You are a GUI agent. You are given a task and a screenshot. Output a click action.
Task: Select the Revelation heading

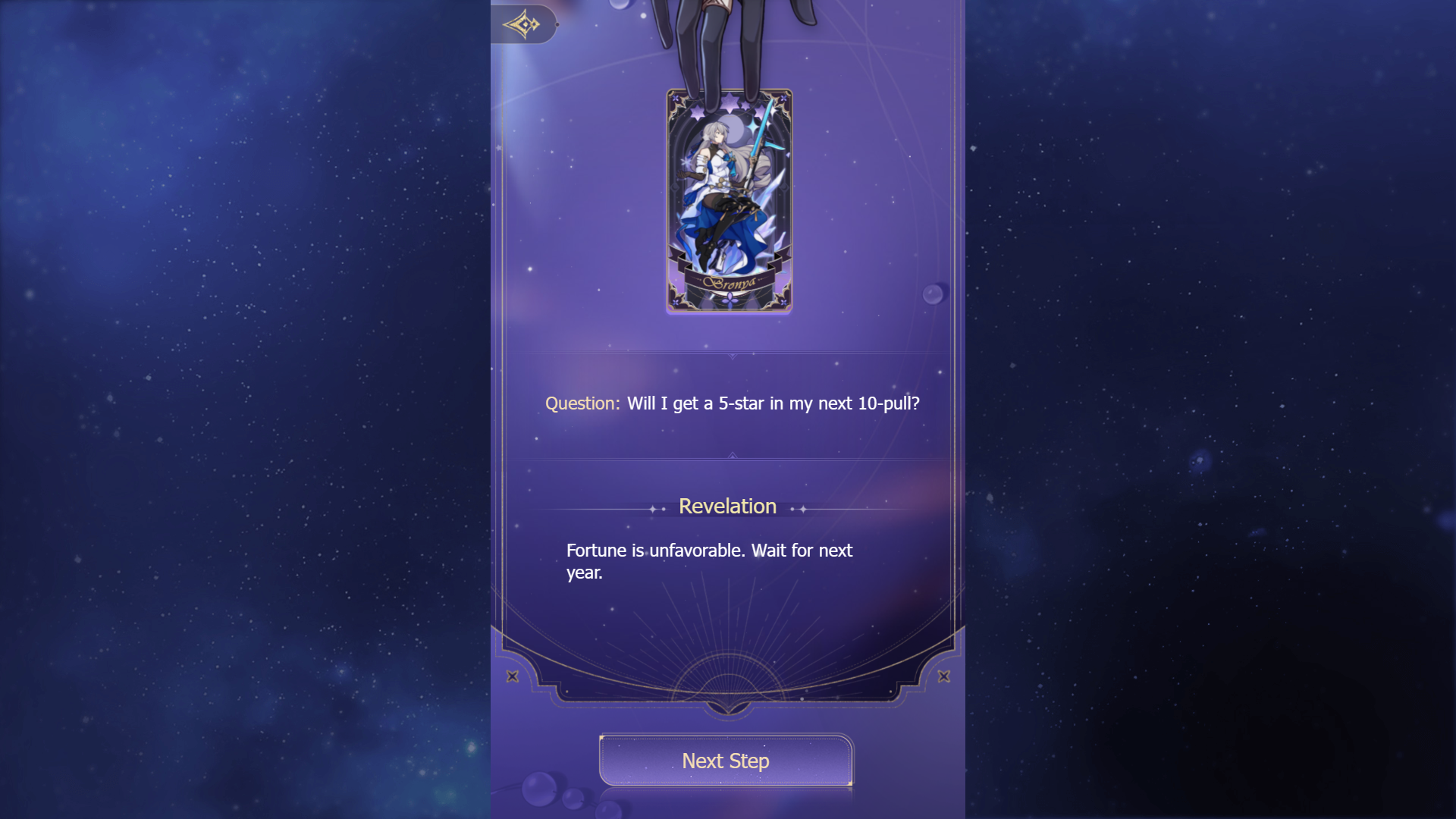click(727, 506)
